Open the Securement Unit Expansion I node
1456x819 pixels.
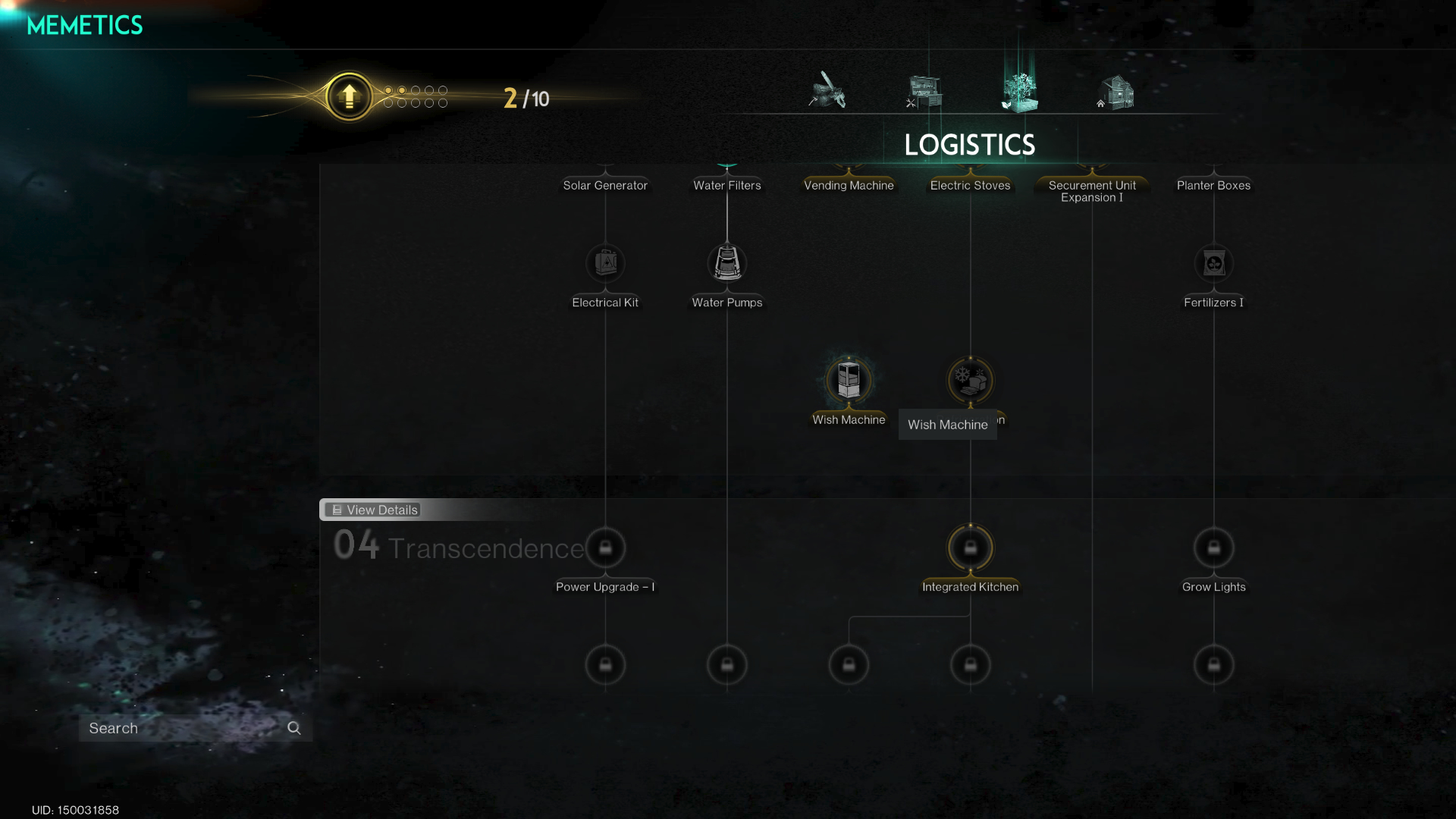tap(1091, 190)
